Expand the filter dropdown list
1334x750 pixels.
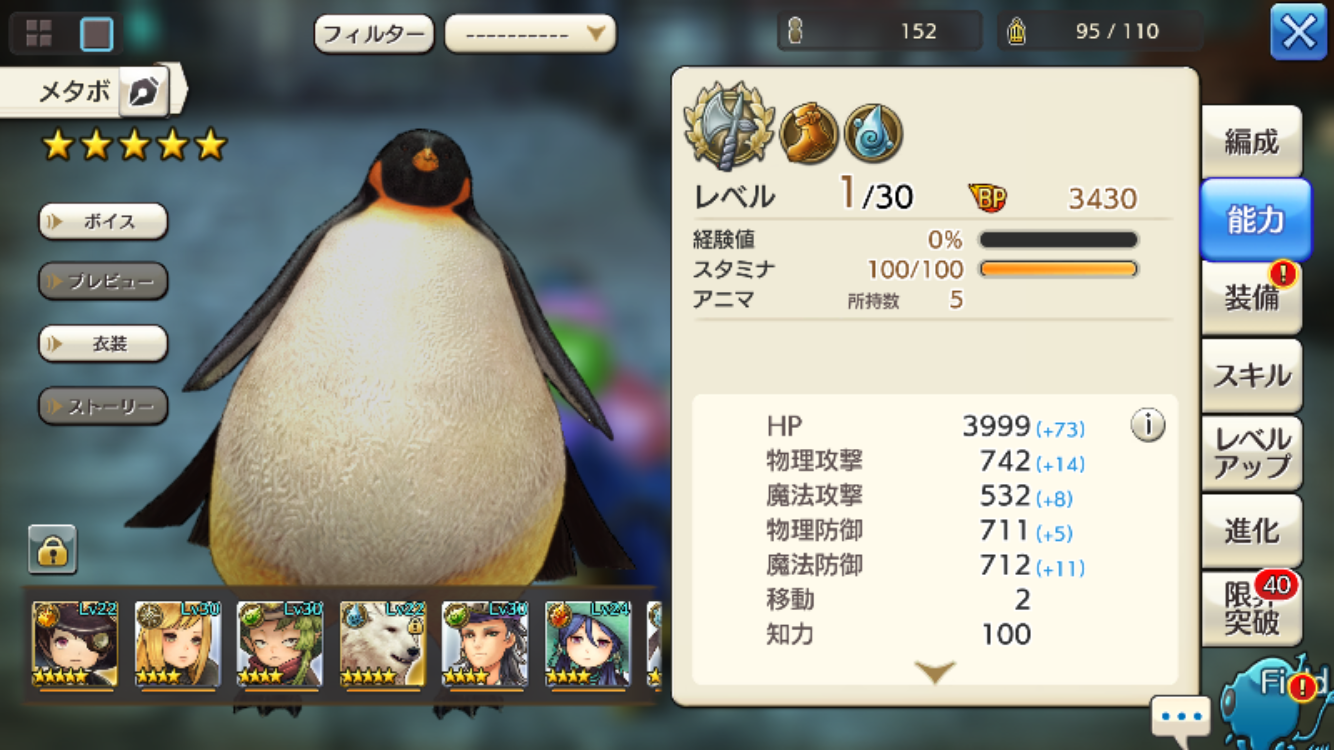pyautogui.click(x=530, y=35)
